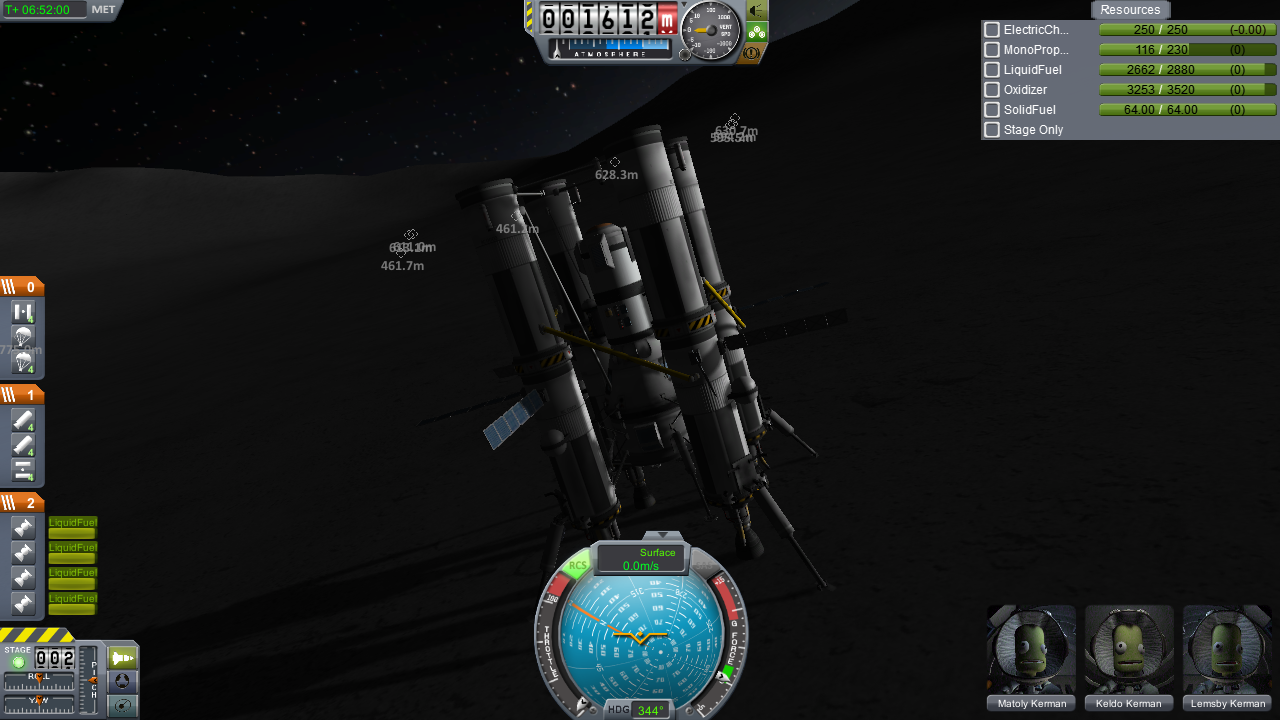The width and height of the screenshot is (1280, 720).
Task: Select the SolidFuel checkbox
Action: coord(992,110)
